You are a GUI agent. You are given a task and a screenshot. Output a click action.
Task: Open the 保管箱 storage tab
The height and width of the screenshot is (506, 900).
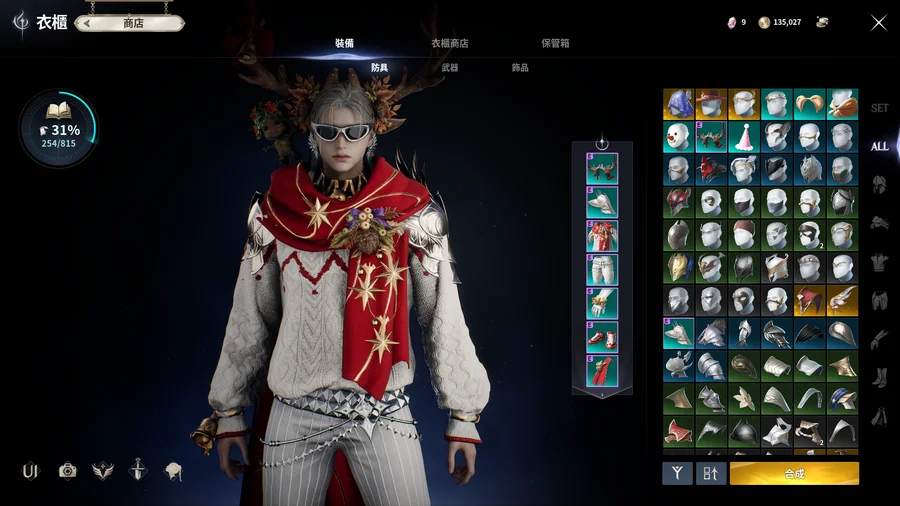555,43
